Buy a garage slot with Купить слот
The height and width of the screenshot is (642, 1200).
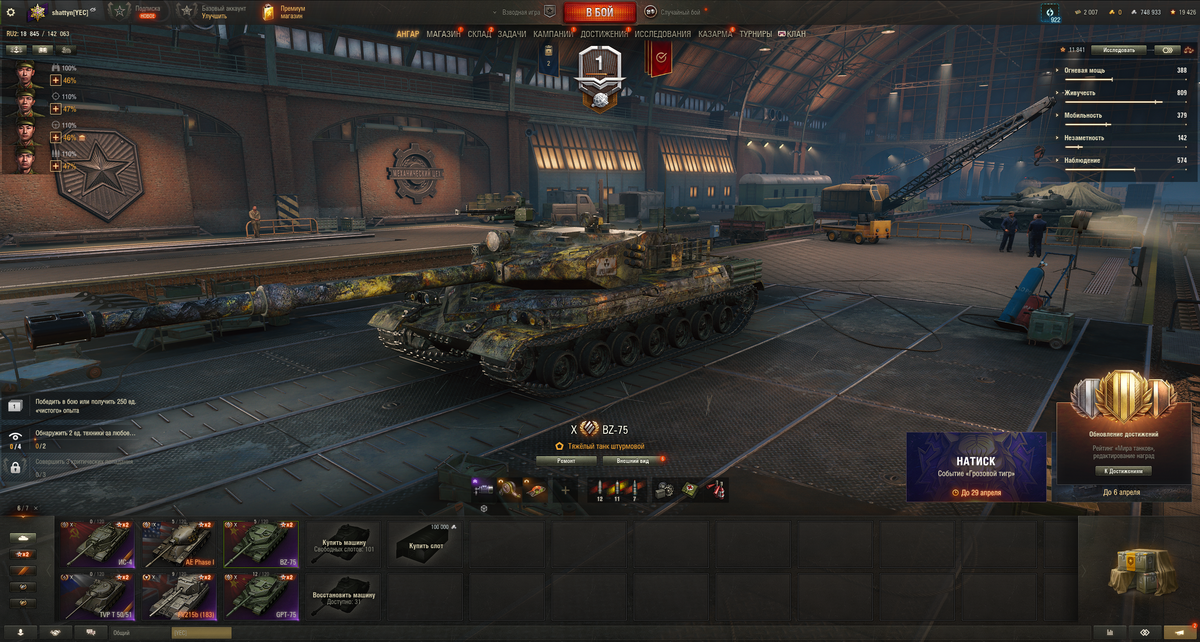424,544
